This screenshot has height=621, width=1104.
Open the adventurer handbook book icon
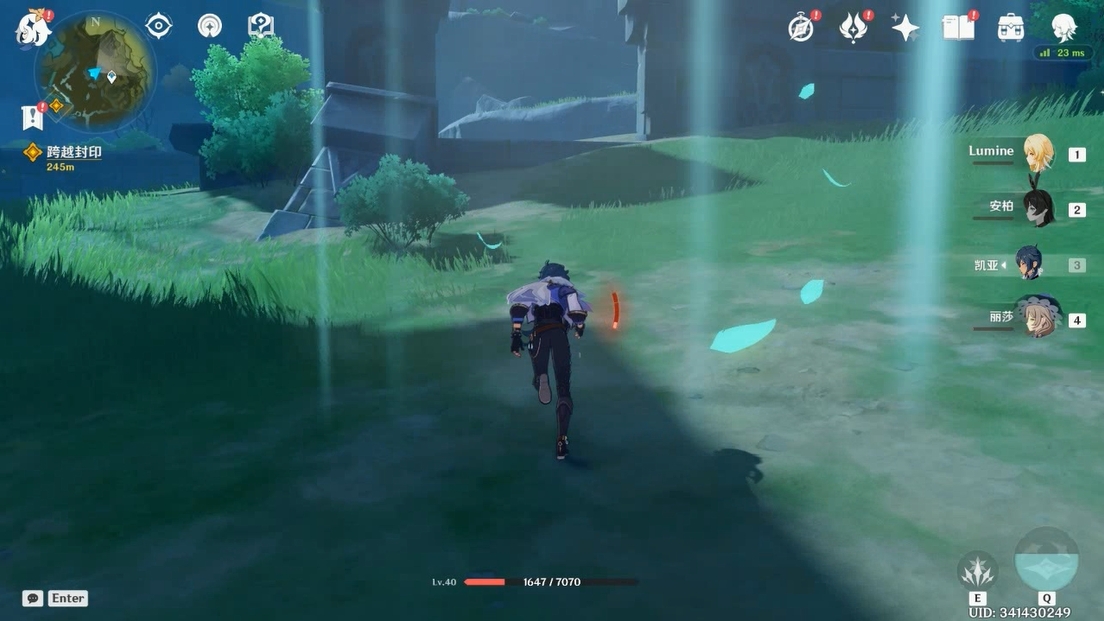point(958,28)
